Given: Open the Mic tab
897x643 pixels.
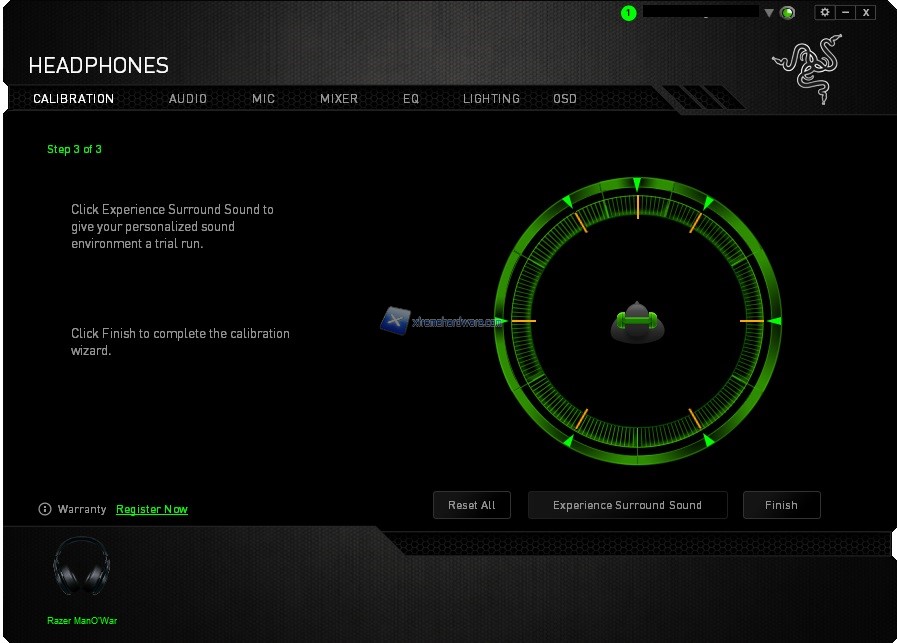Looking at the screenshot, I should [263, 99].
